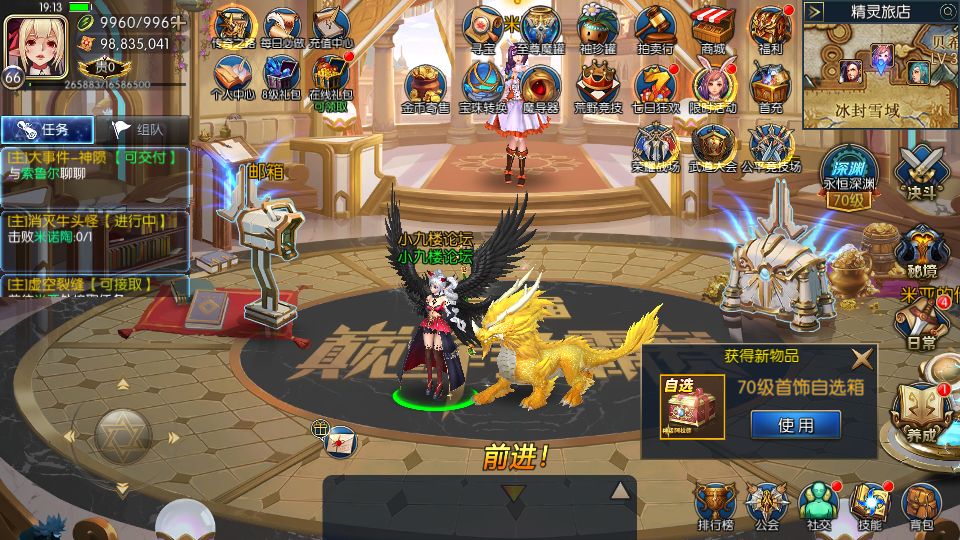Viewport: 960px width, 540px height.
Task: Select the Quest tab (任务)
Action: 48,129
